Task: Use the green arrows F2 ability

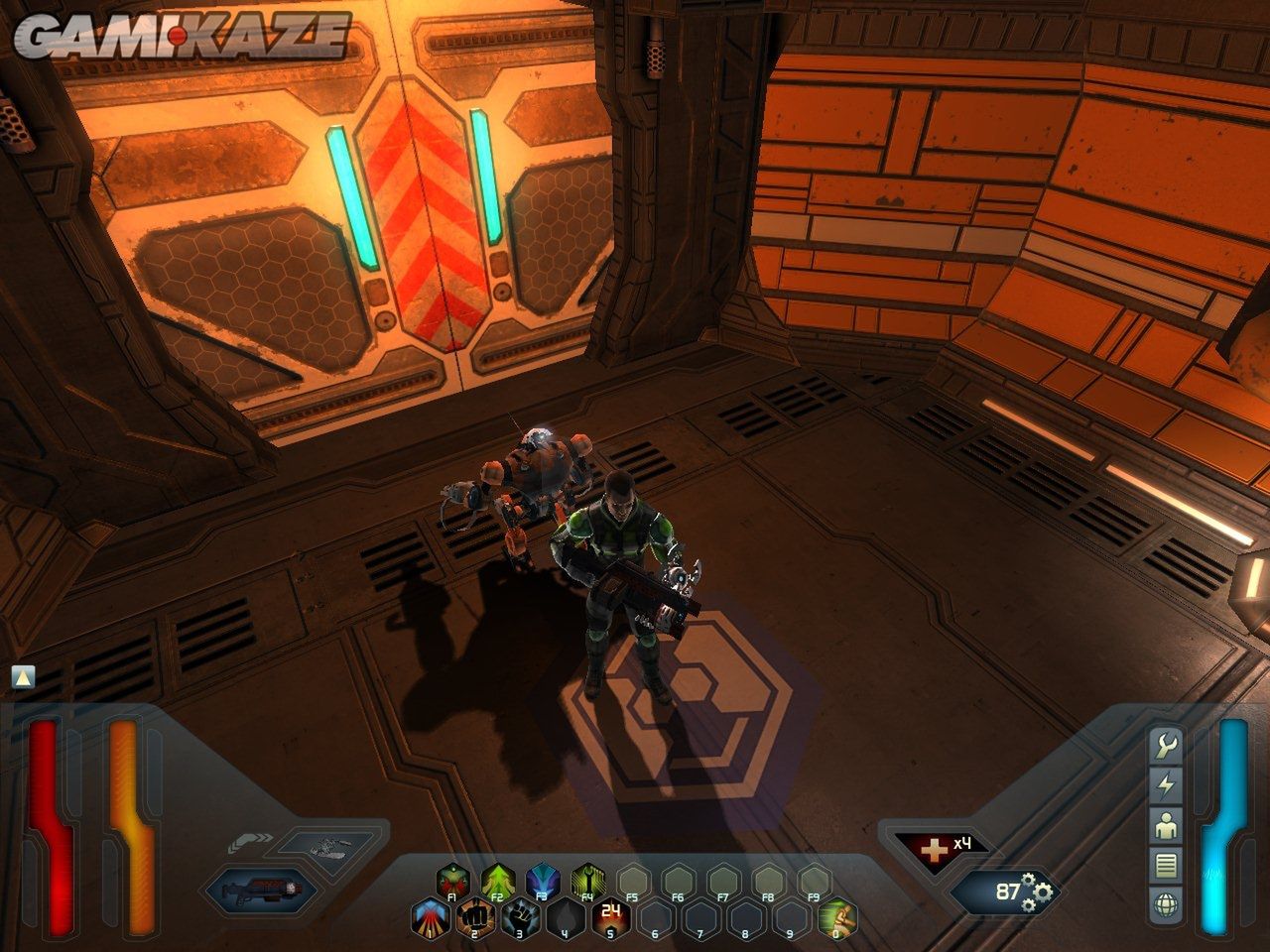Action: coord(497,879)
